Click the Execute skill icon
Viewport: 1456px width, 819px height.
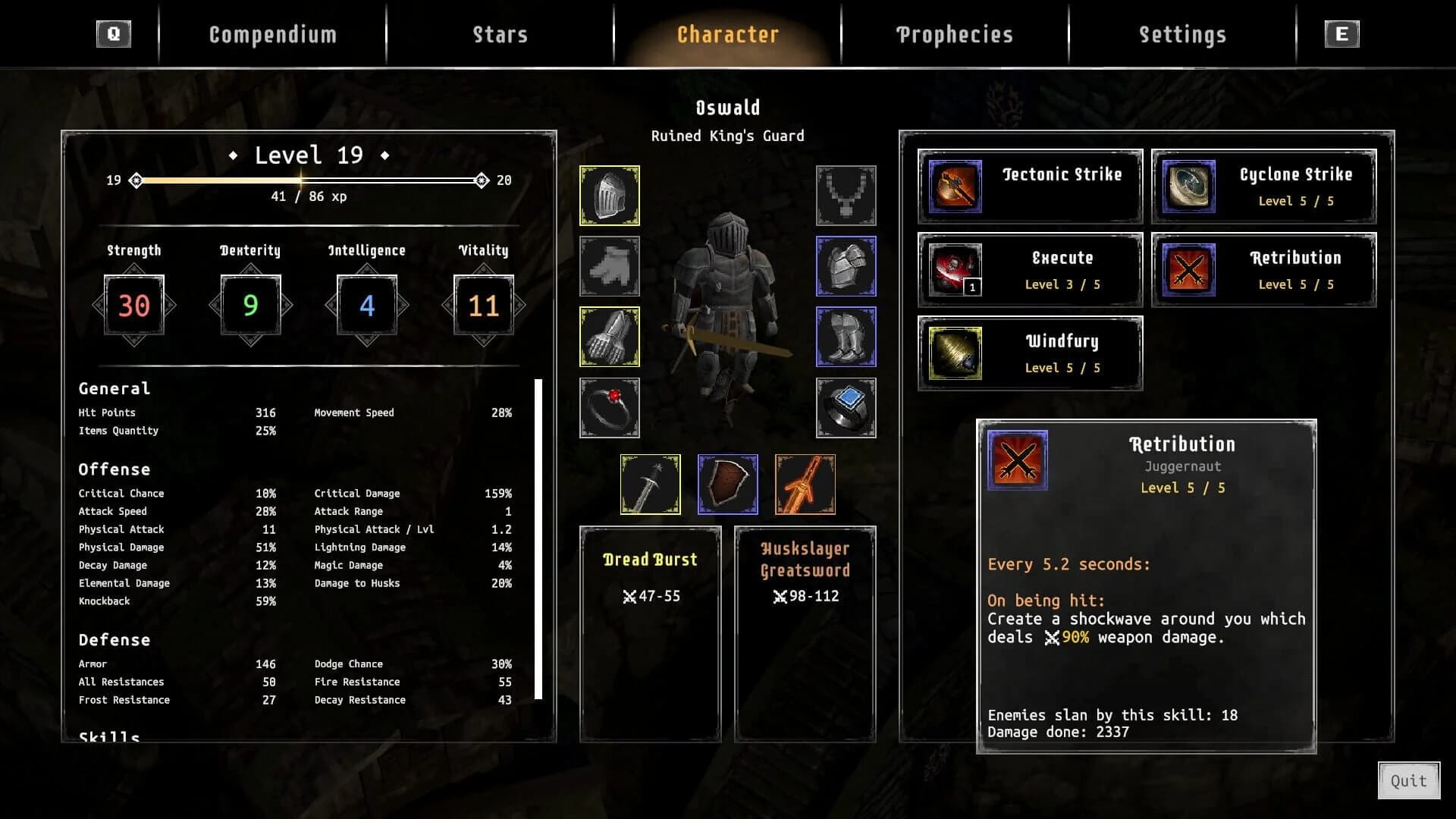pyautogui.click(x=954, y=271)
